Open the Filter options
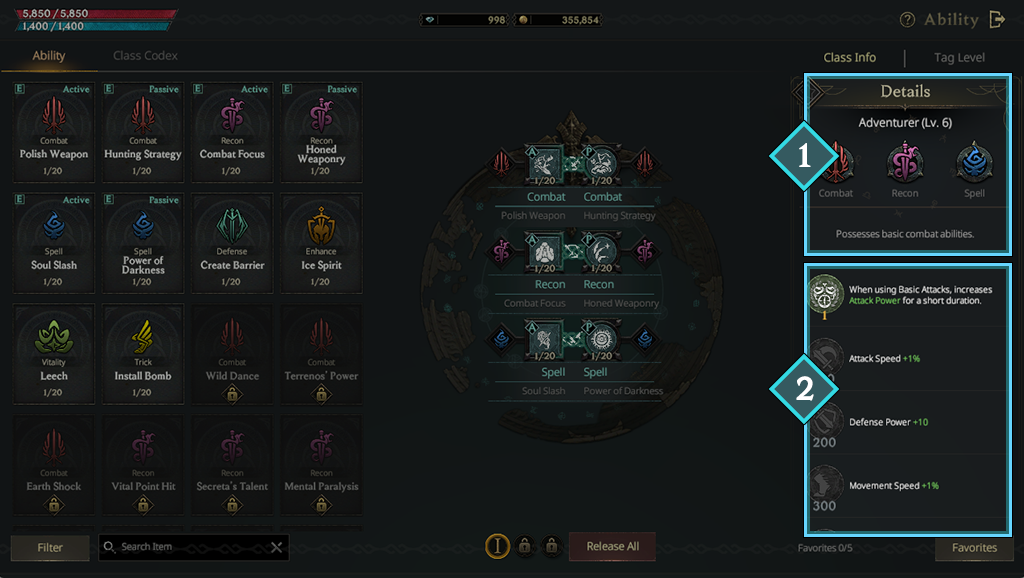 point(49,548)
